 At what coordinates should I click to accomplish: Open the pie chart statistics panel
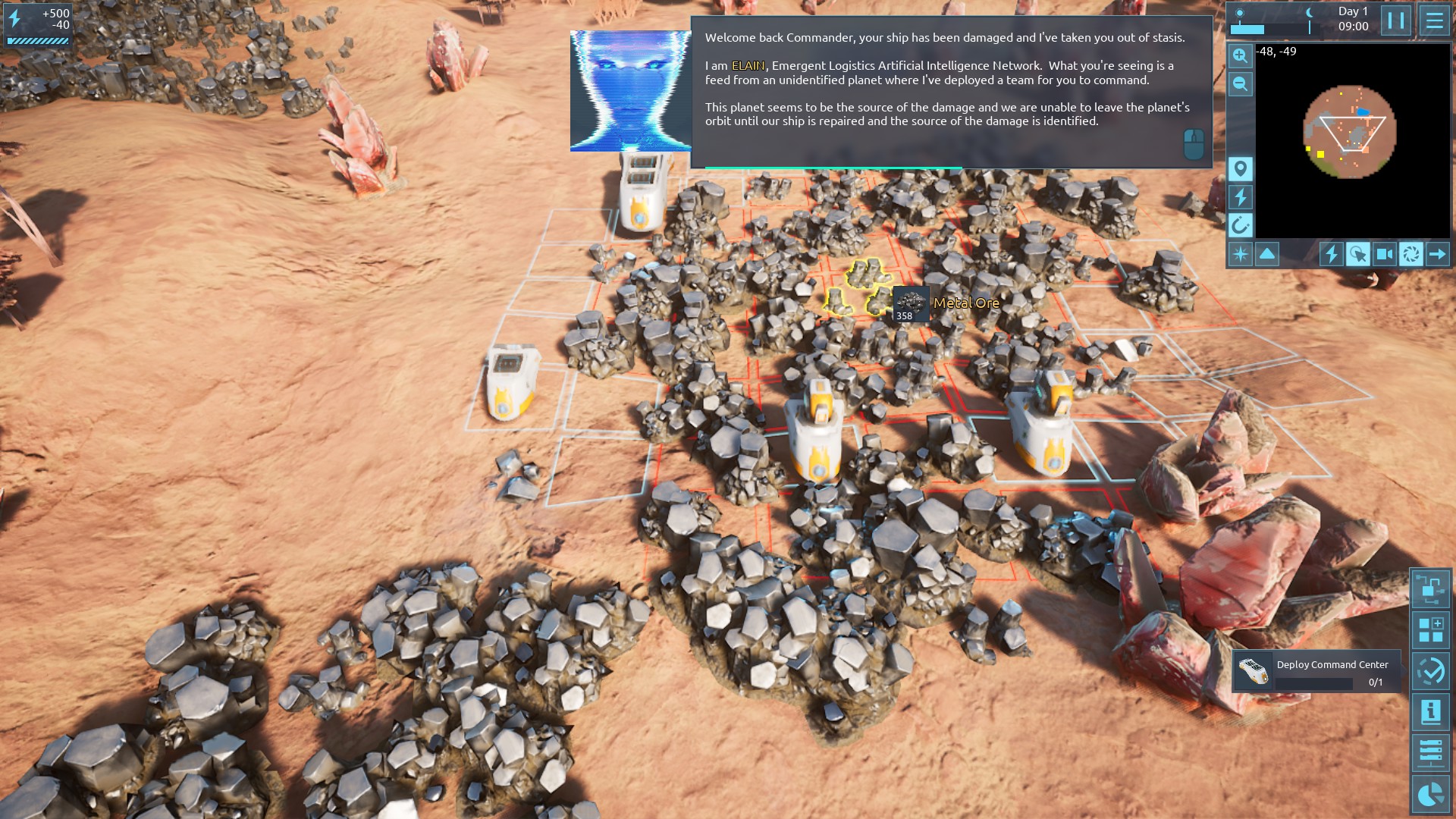pyautogui.click(x=1430, y=795)
